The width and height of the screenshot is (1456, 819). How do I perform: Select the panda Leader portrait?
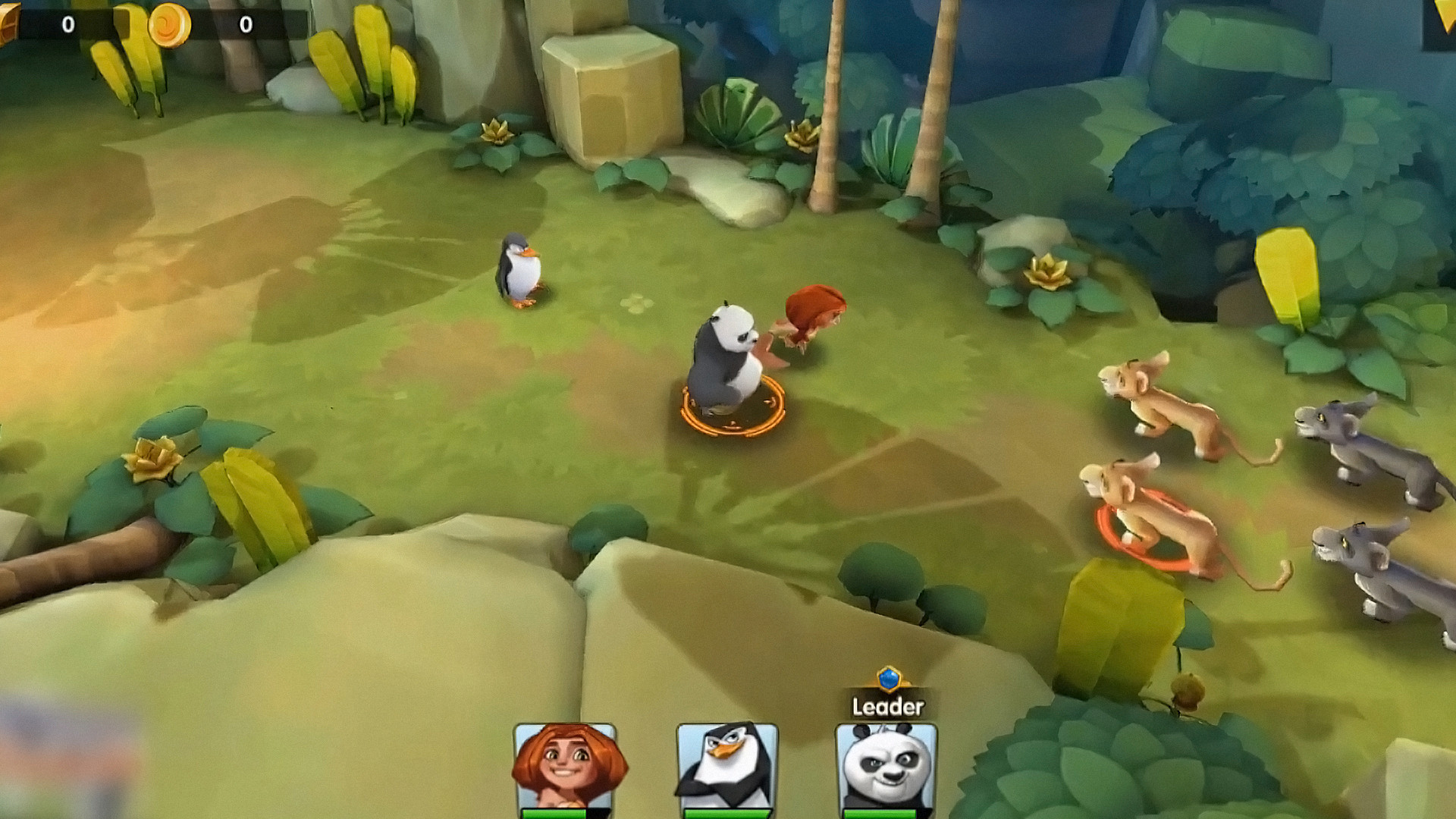tap(886, 767)
